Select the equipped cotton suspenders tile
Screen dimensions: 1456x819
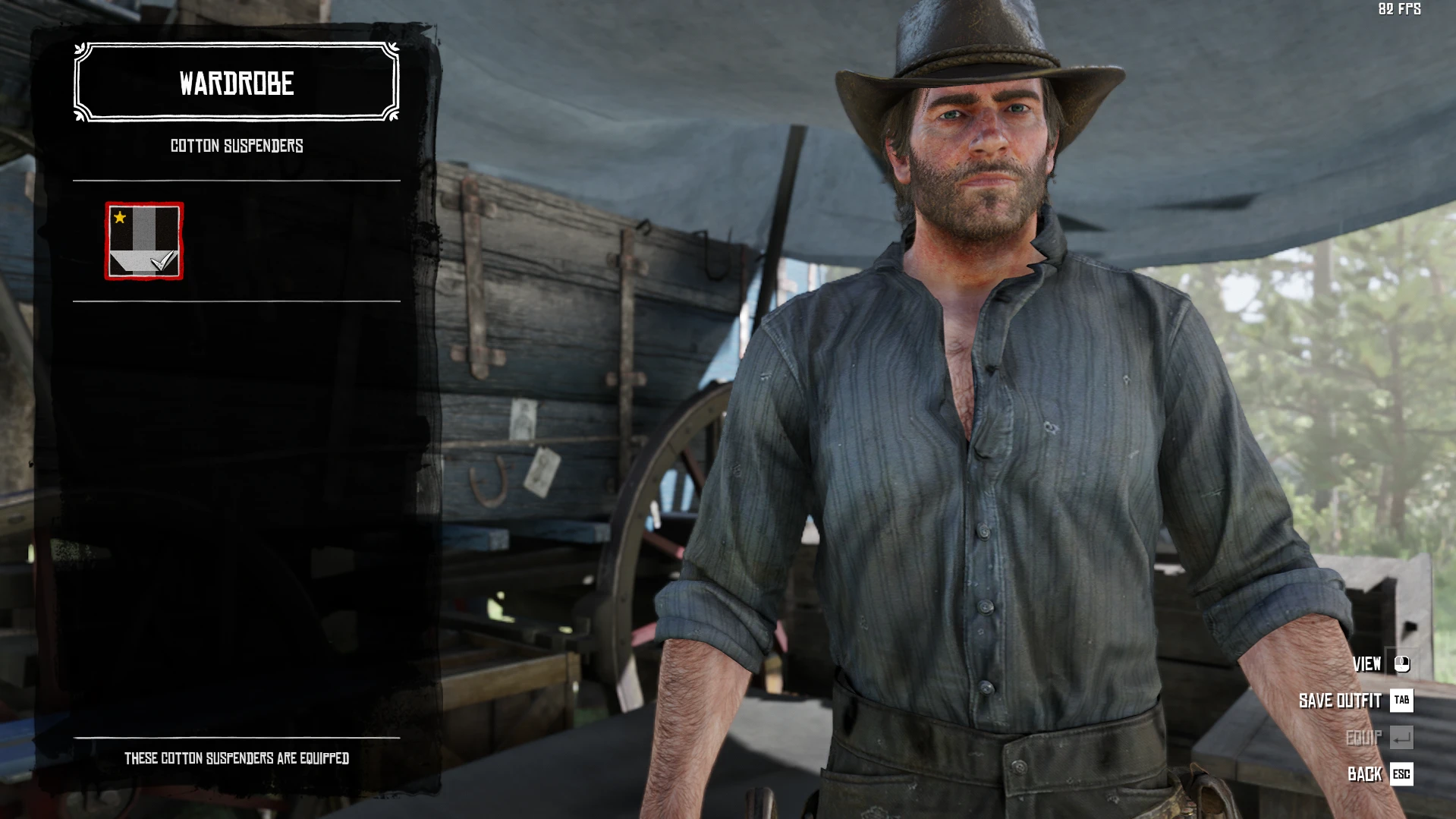click(x=144, y=241)
